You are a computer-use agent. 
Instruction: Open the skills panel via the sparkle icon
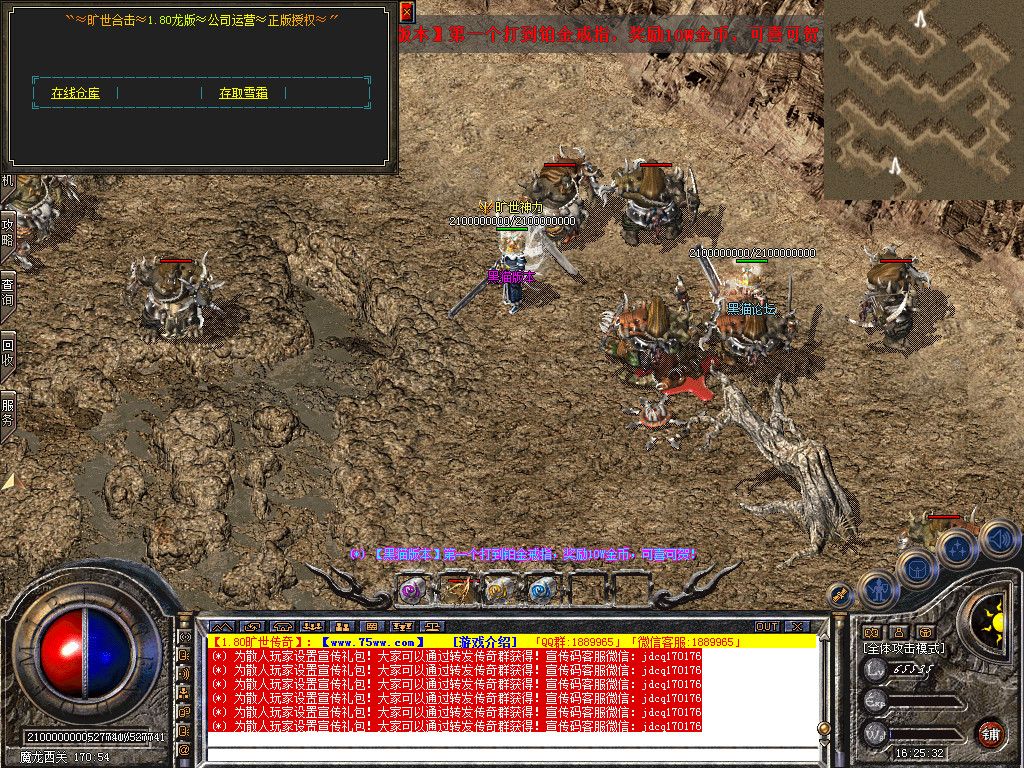(956, 547)
